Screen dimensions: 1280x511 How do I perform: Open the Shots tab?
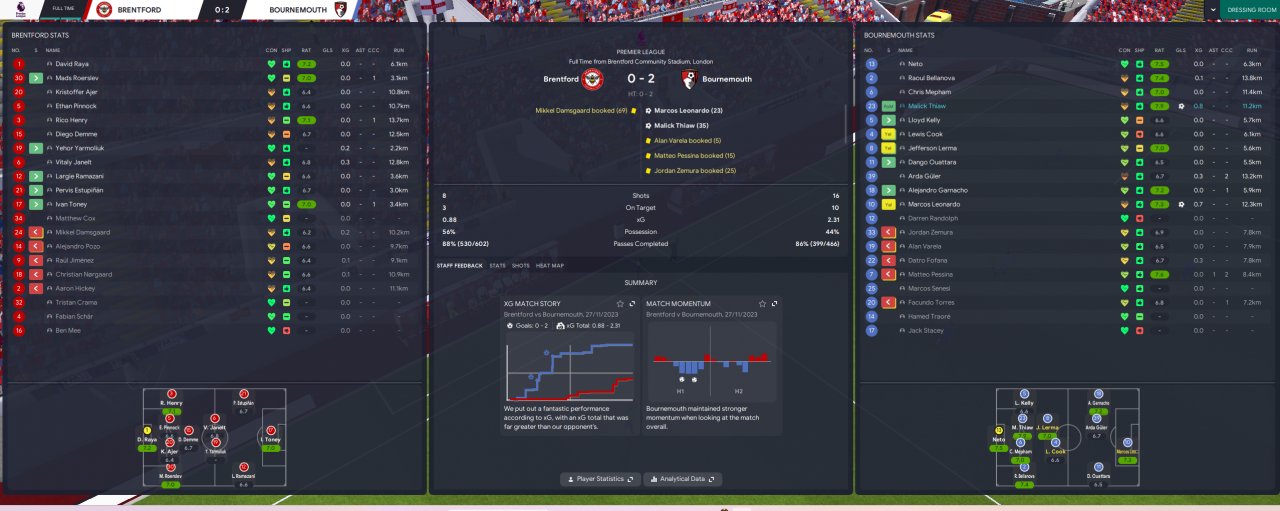520,266
